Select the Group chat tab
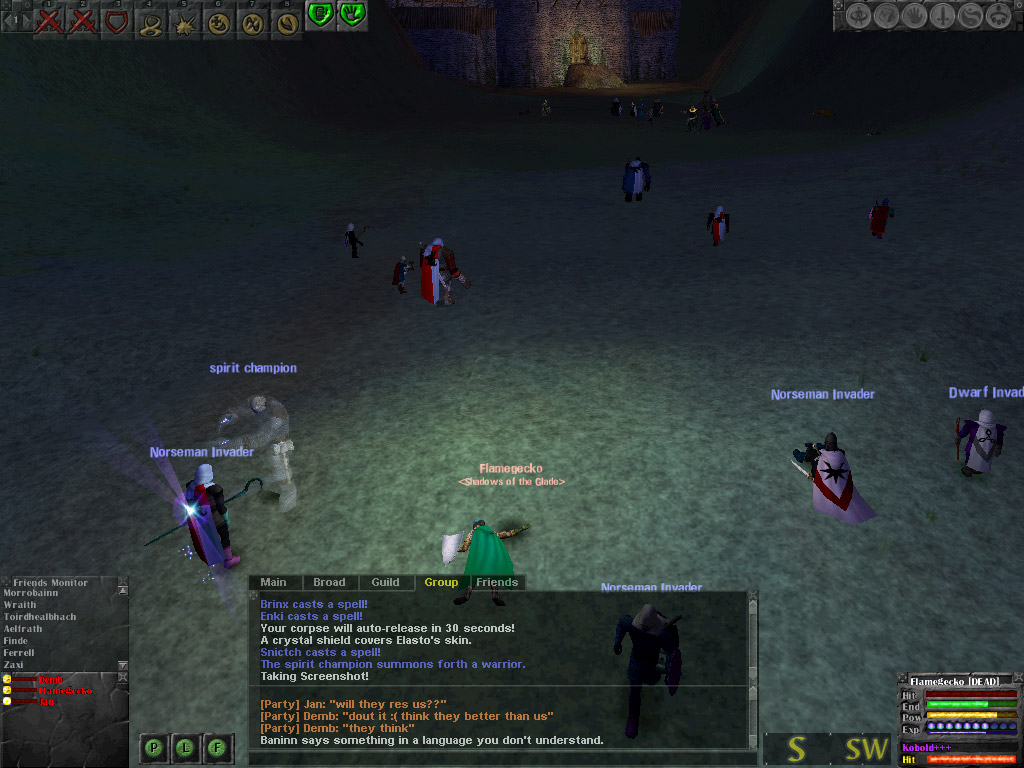 (x=441, y=582)
